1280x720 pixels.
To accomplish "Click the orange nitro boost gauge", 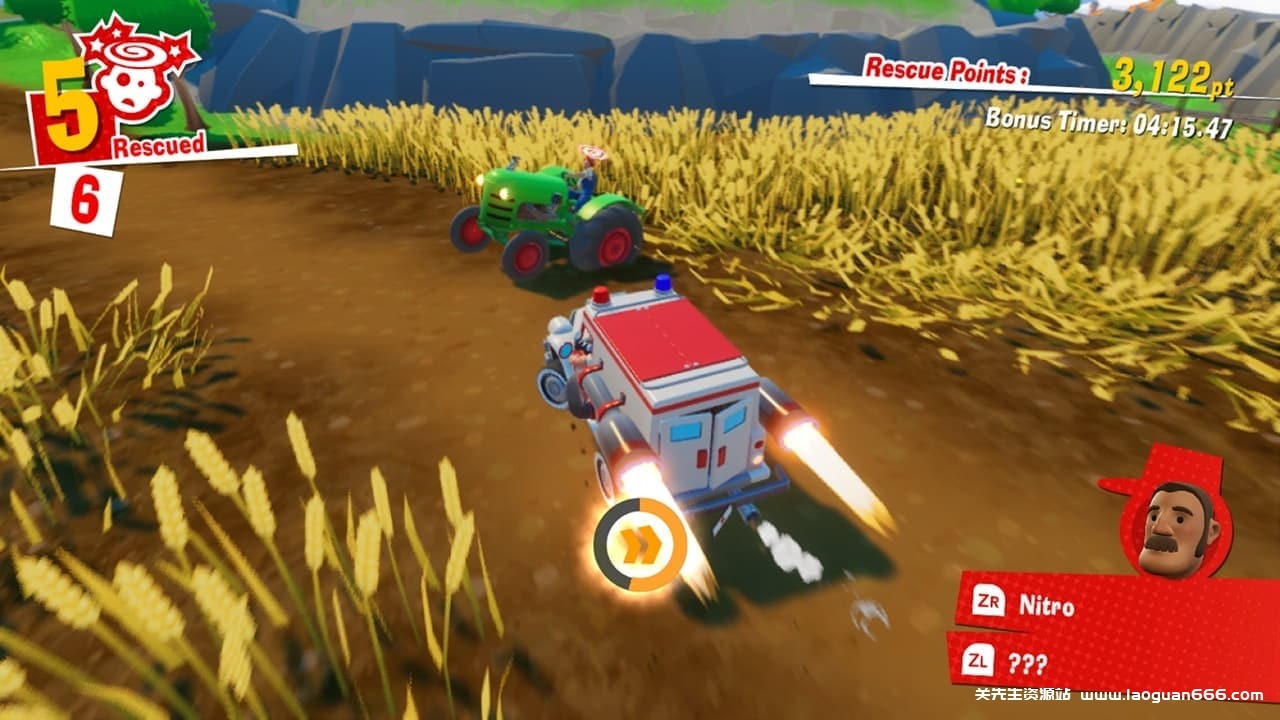I will (x=640, y=545).
